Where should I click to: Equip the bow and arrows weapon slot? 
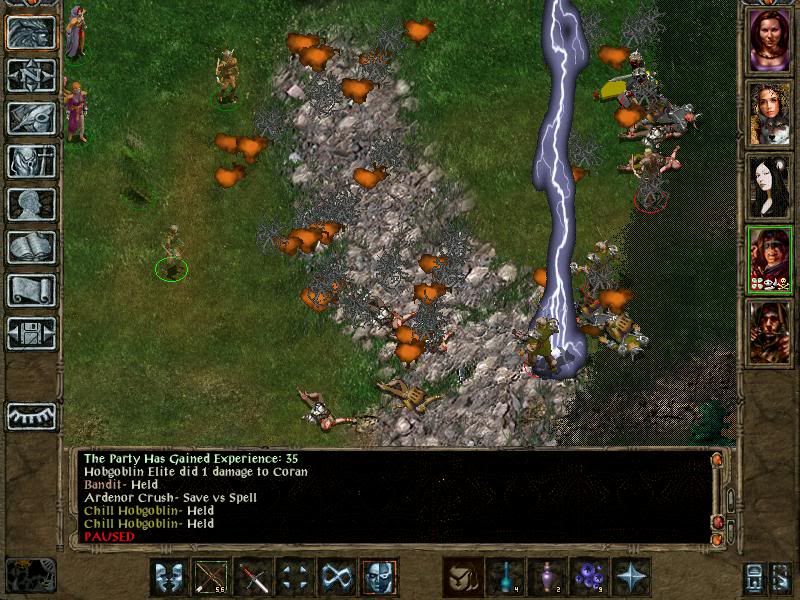(211, 577)
